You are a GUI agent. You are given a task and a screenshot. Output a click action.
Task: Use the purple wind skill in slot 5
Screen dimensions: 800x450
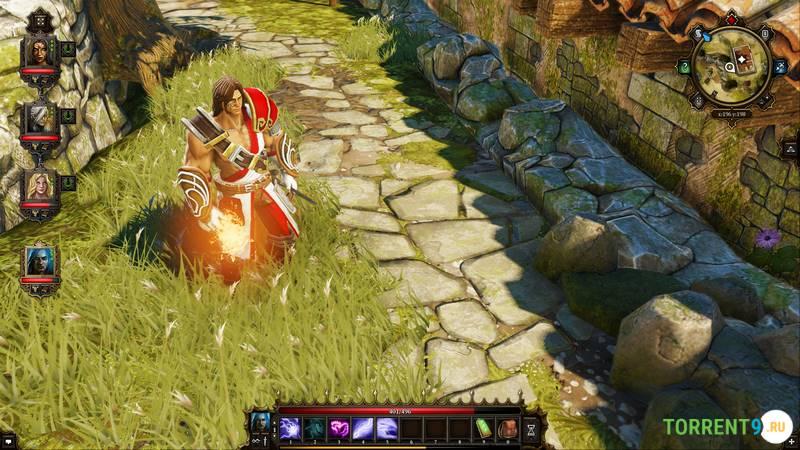386,429
